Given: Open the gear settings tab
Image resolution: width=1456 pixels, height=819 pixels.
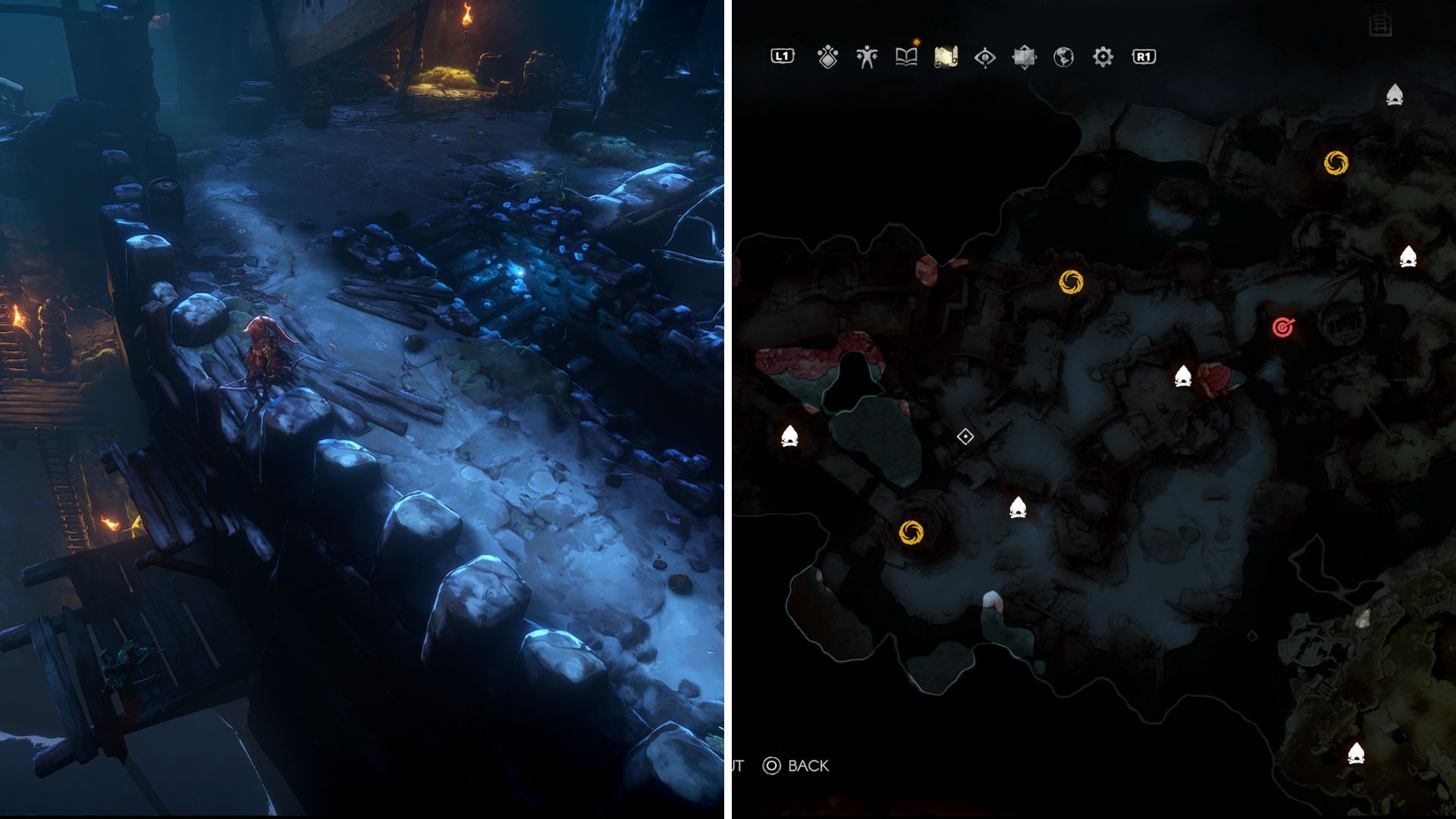Looking at the screenshot, I should 1103,57.
